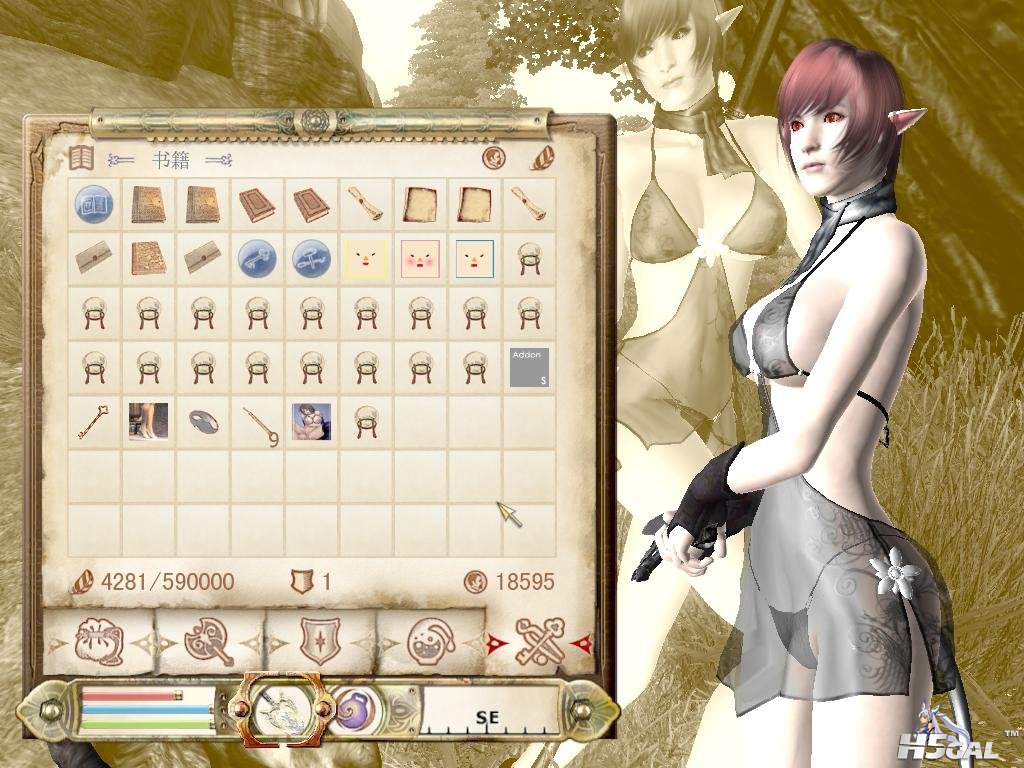Choose the blue-bordered face item

click(474, 259)
